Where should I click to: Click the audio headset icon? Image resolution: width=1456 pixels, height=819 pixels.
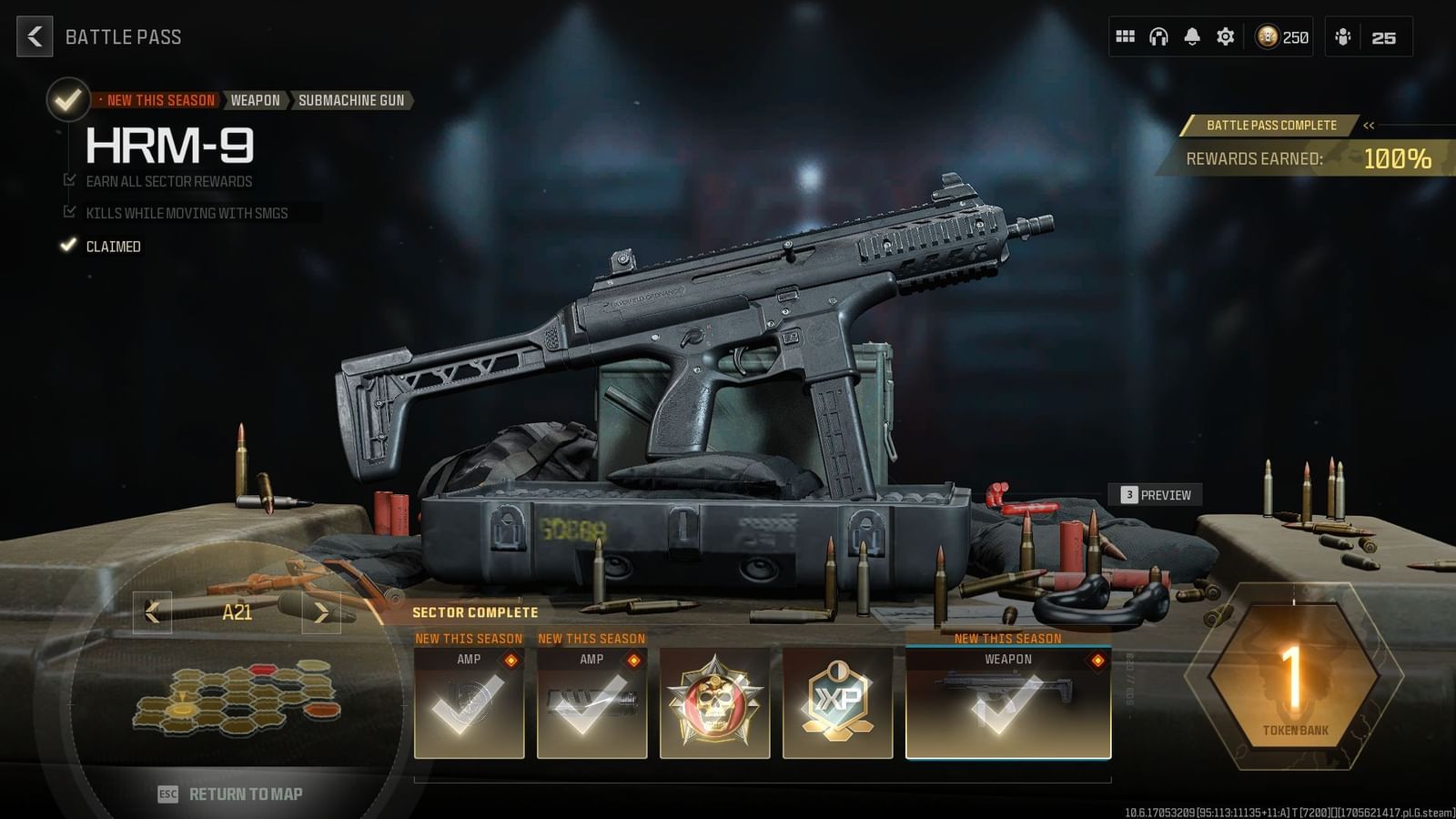coord(1158,36)
